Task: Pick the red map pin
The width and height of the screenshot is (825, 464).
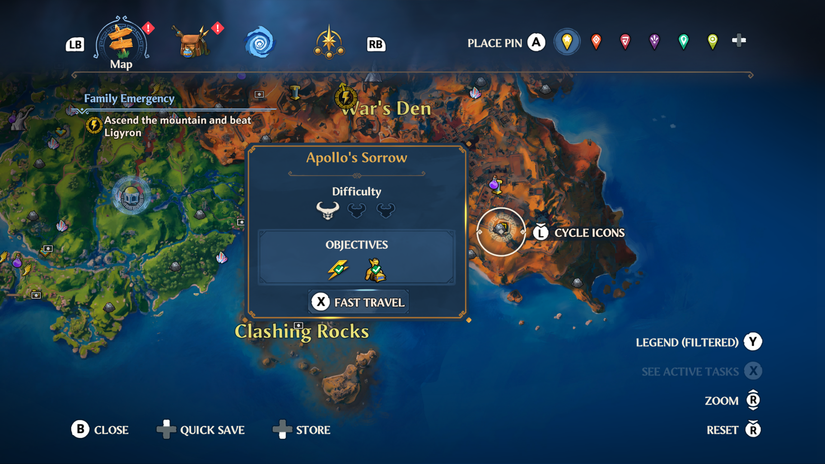Action: coord(625,42)
